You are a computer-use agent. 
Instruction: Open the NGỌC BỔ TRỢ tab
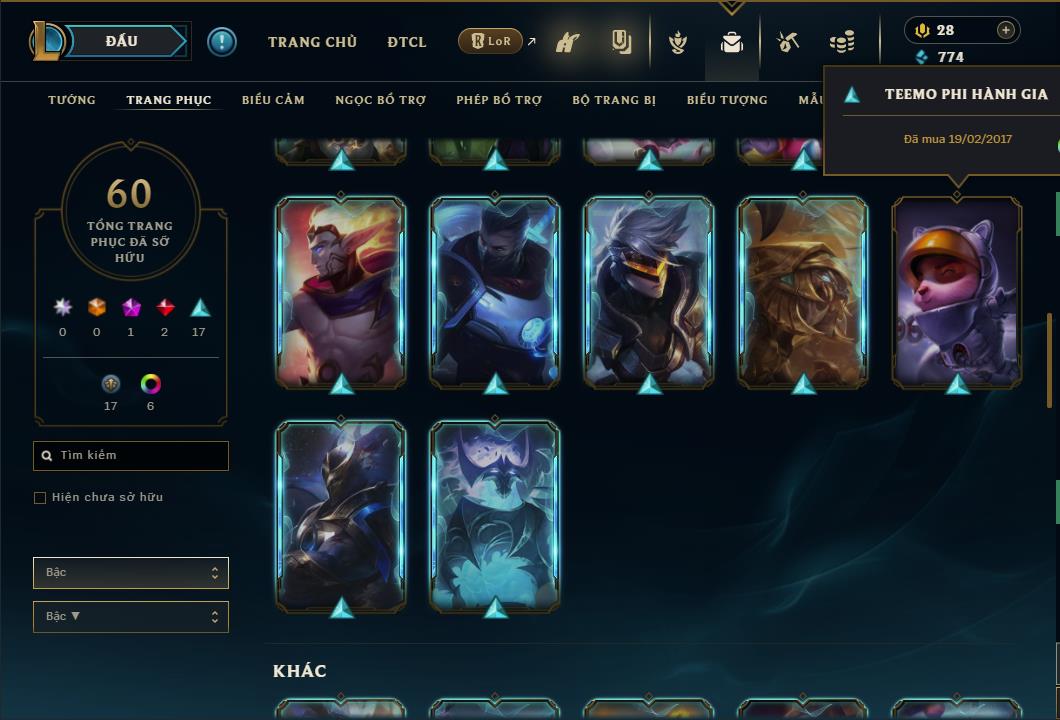[380, 100]
